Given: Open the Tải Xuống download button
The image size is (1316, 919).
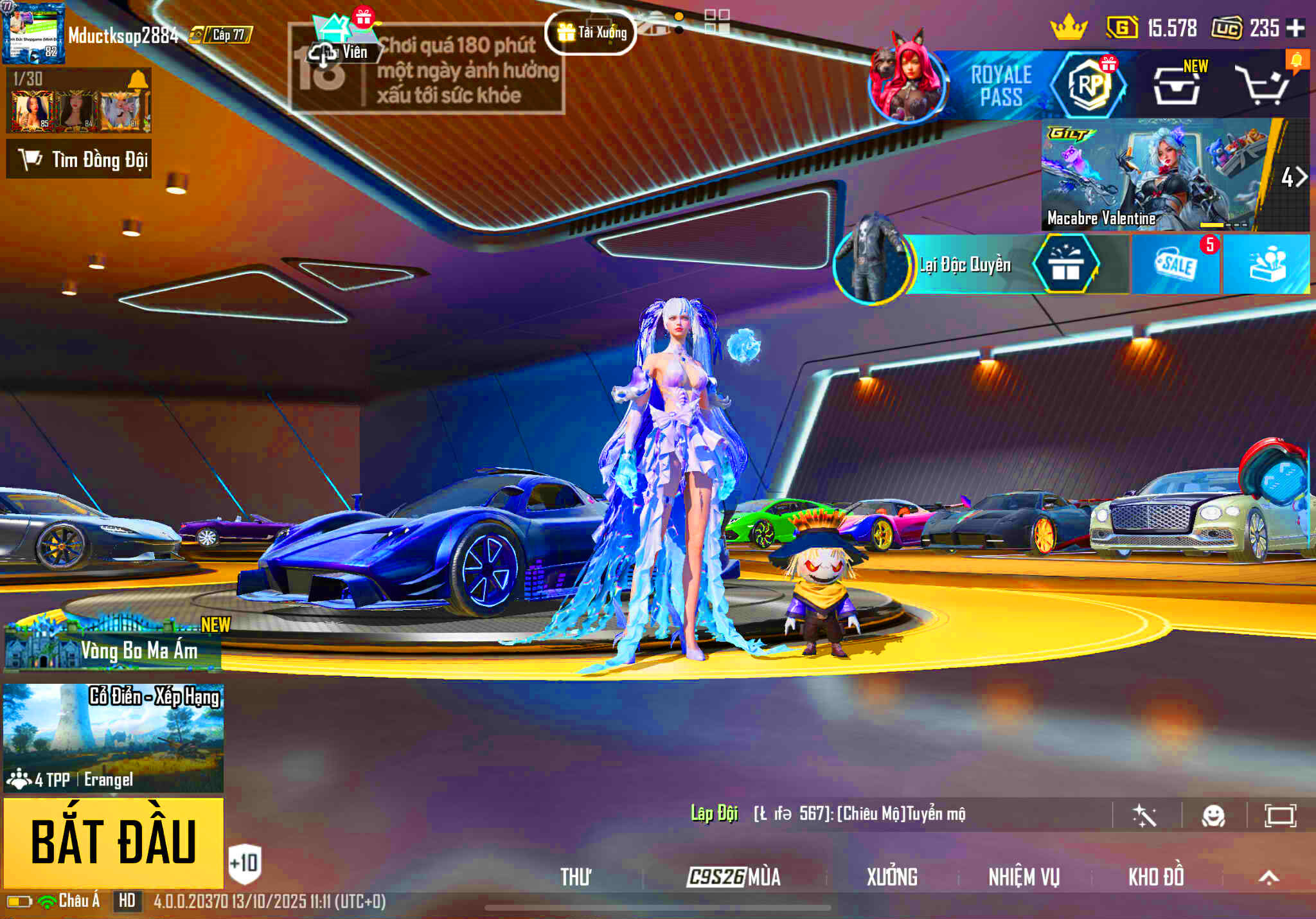Looking at the screenshot, I should (x=591, y=32).
